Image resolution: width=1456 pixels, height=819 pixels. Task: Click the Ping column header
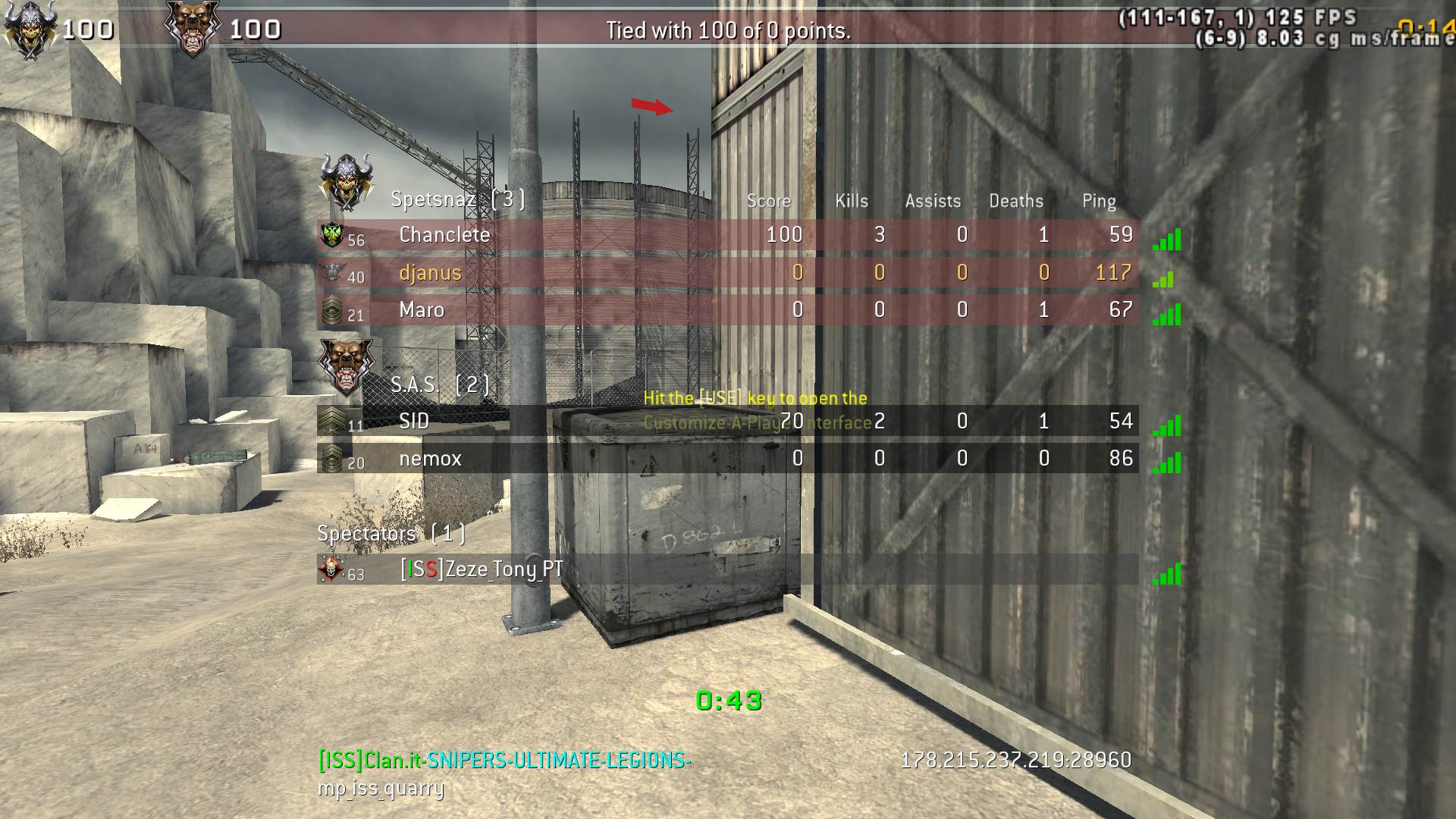click(1098, 201)
